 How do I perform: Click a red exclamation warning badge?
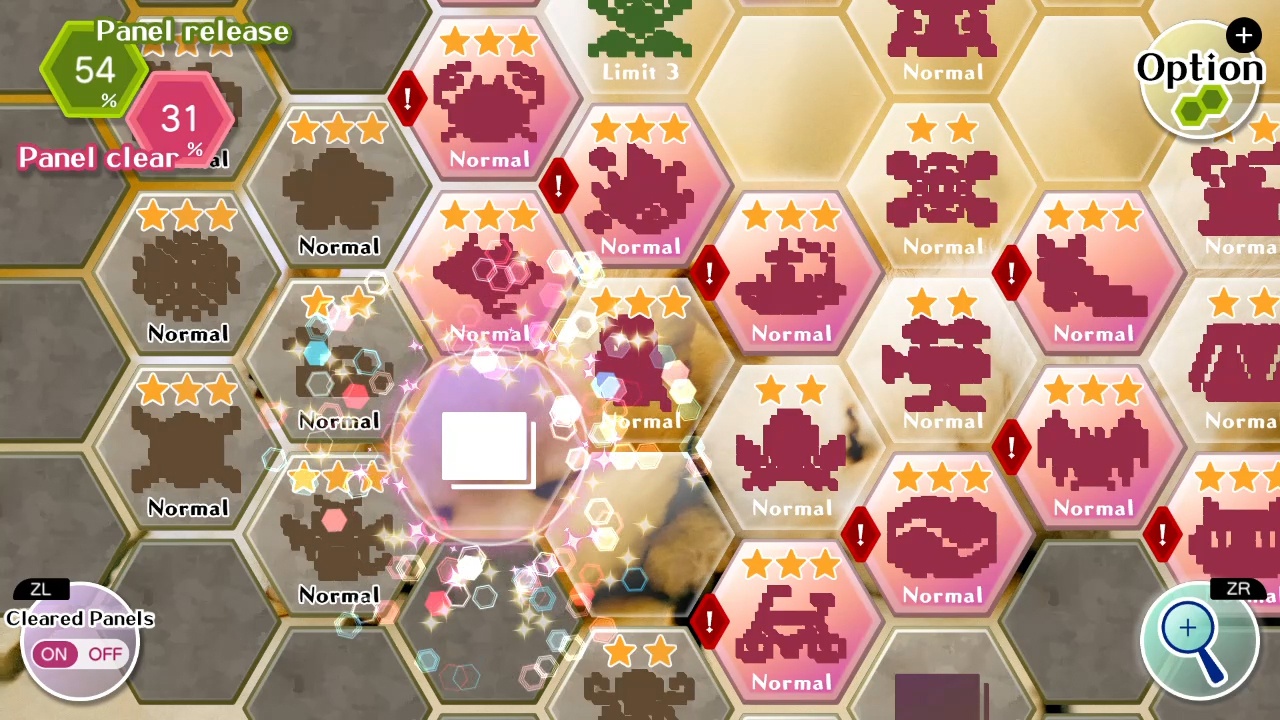pyautogui.click(x=408, y=100)
